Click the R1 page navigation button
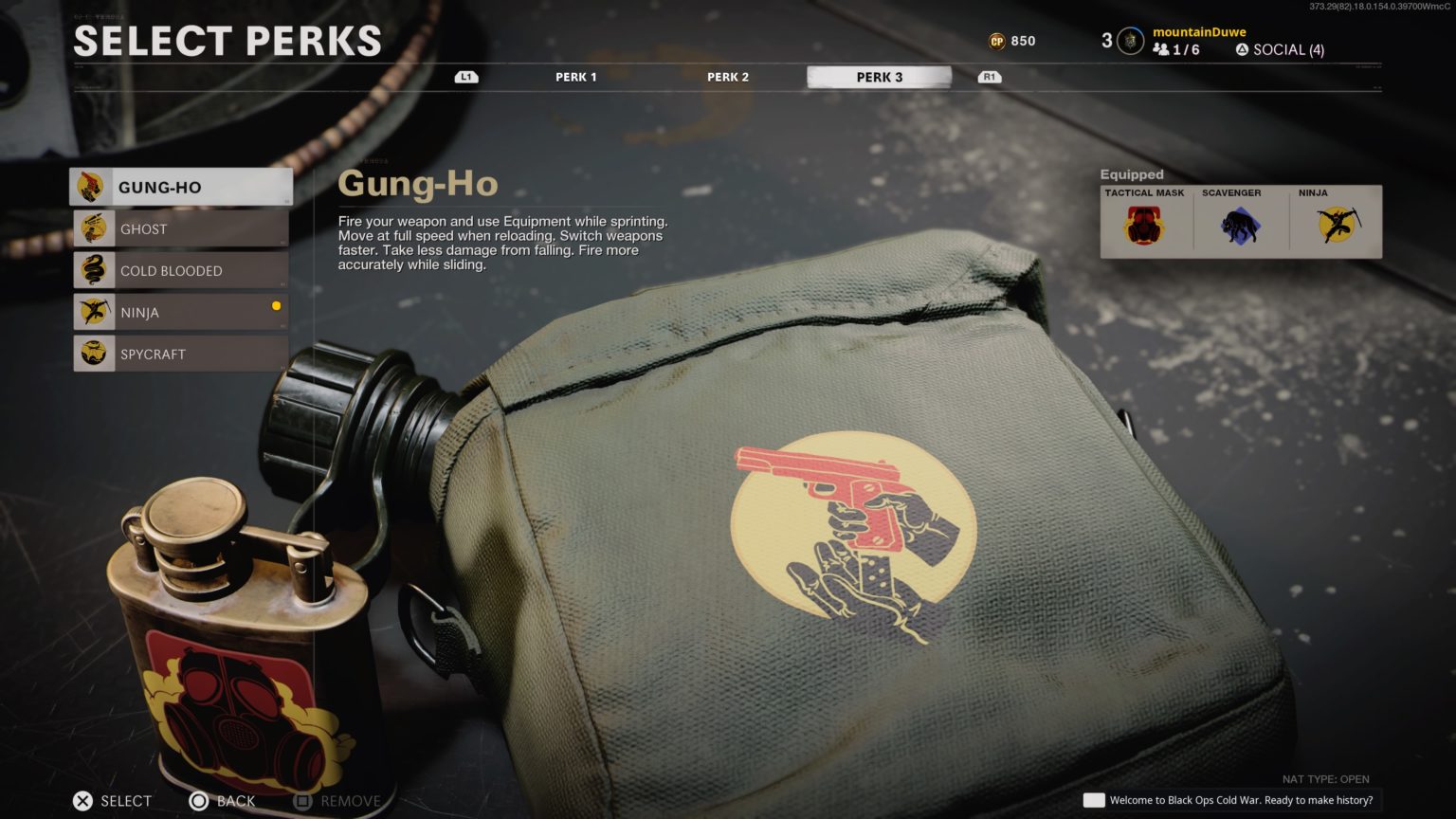The width and height of the screenshot is (1456, 819). 989,77
